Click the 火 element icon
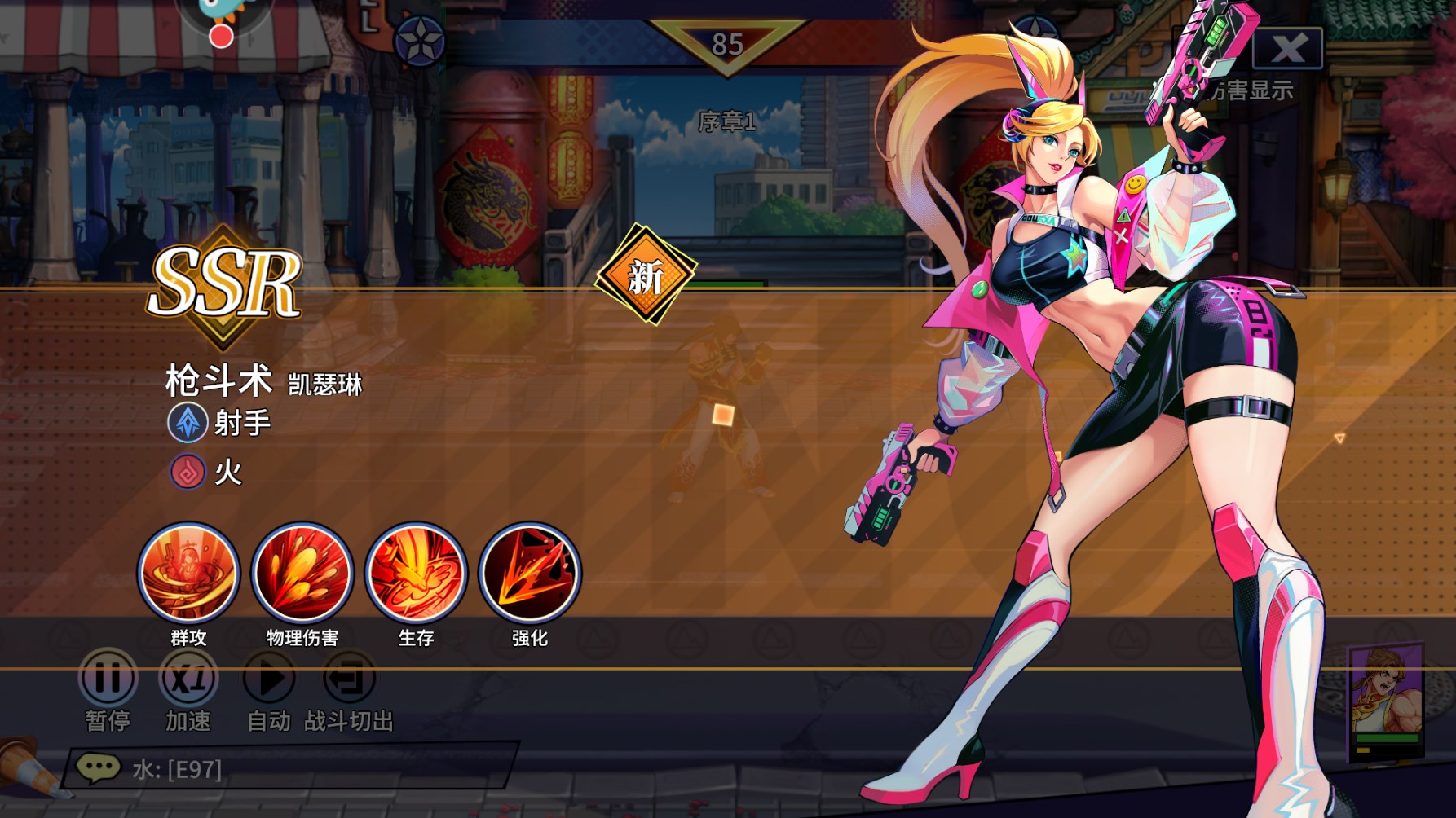The height and width of the screenshot is (818, 1456). pyautogui.click(x=188, y=472)
